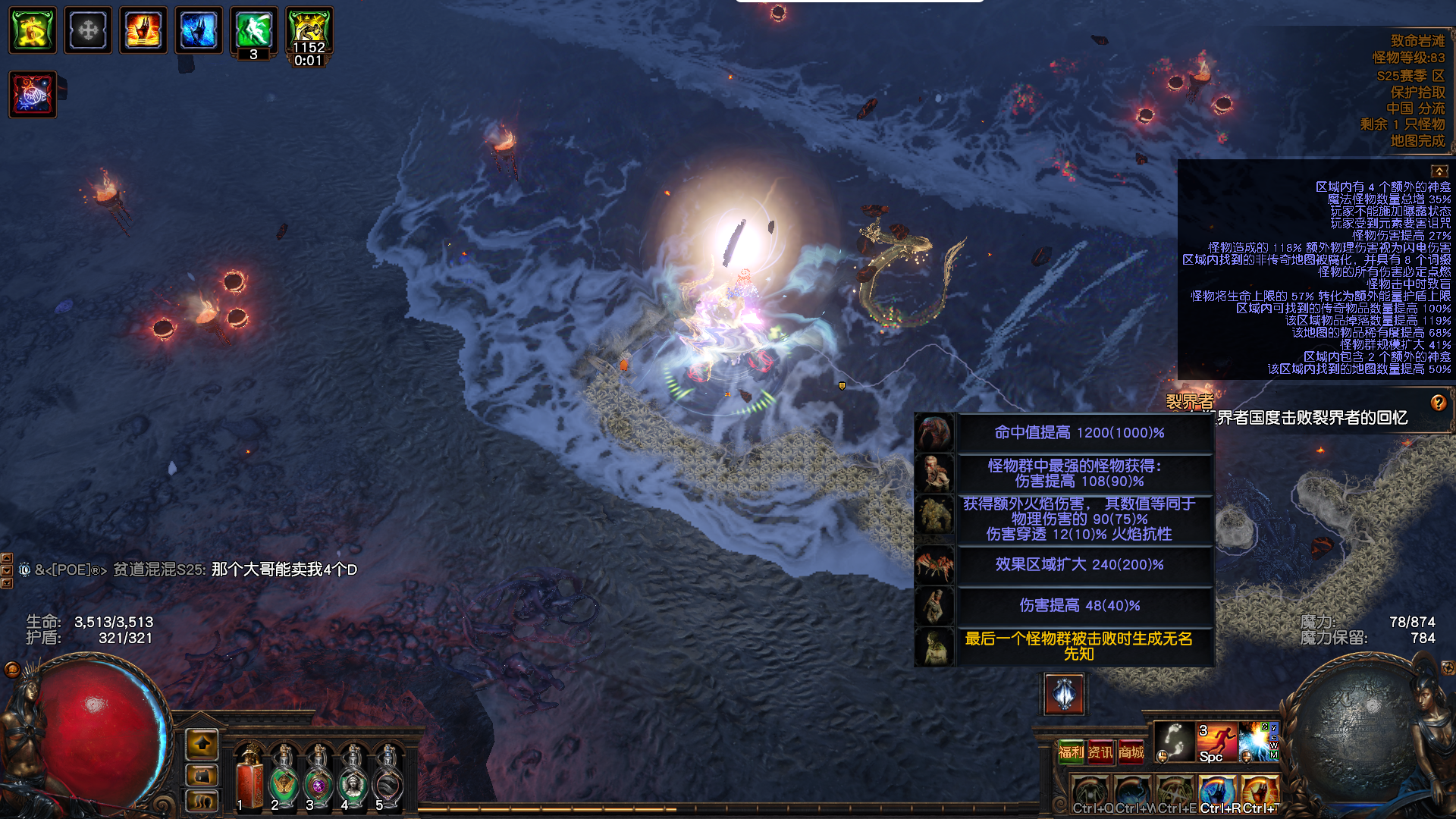Collapse the map modifiers list with the arrow
The image size is (1456, 819).
pyautogui.click(x=1439, y=171)
